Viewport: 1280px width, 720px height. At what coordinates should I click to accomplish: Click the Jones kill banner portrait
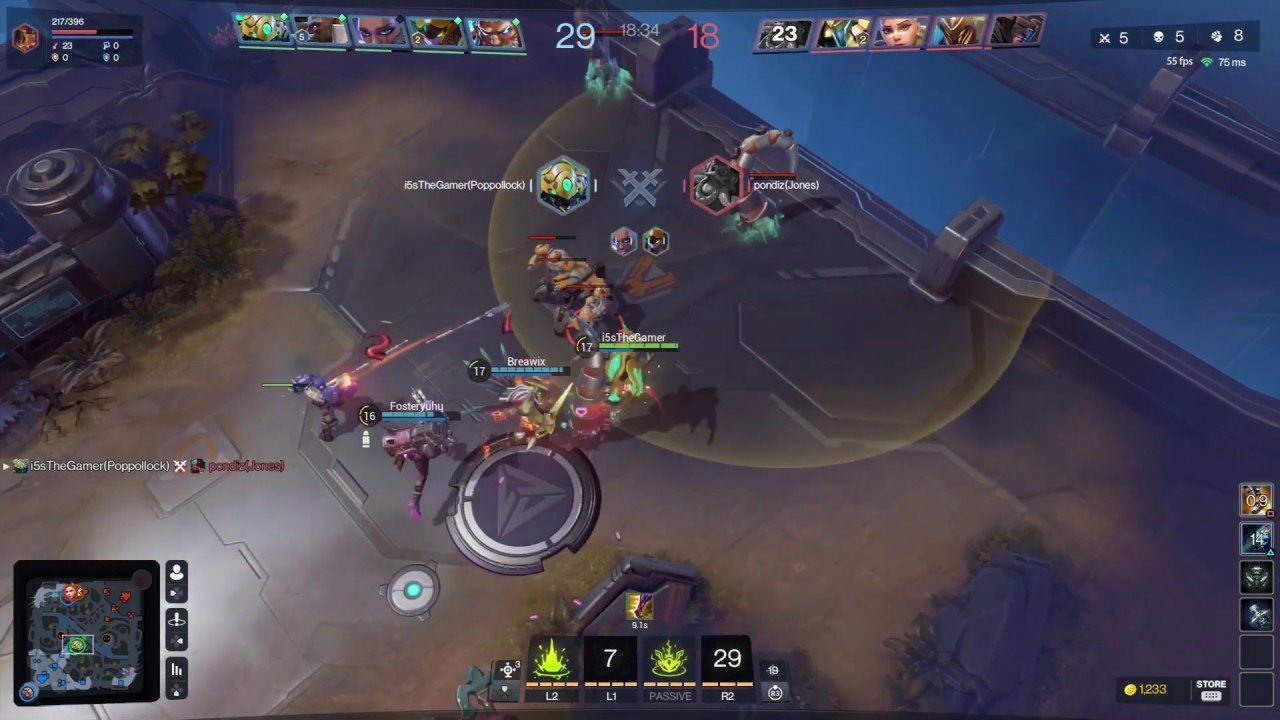tap(717, 185)
